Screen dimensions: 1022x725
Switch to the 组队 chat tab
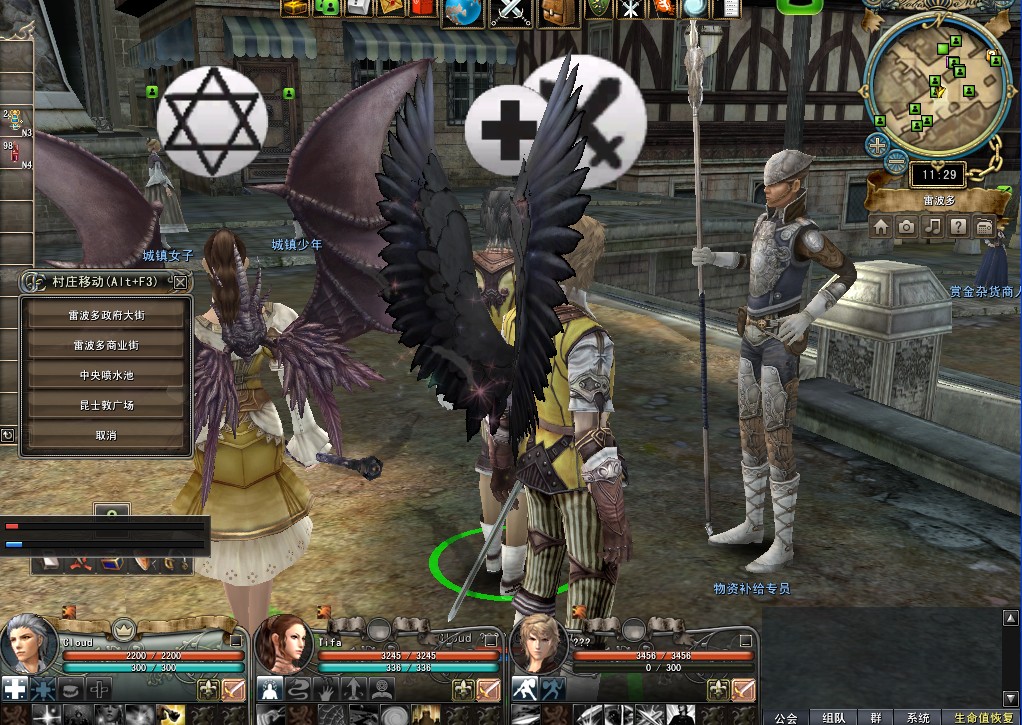pyautogui.click(x=833, y=717)
